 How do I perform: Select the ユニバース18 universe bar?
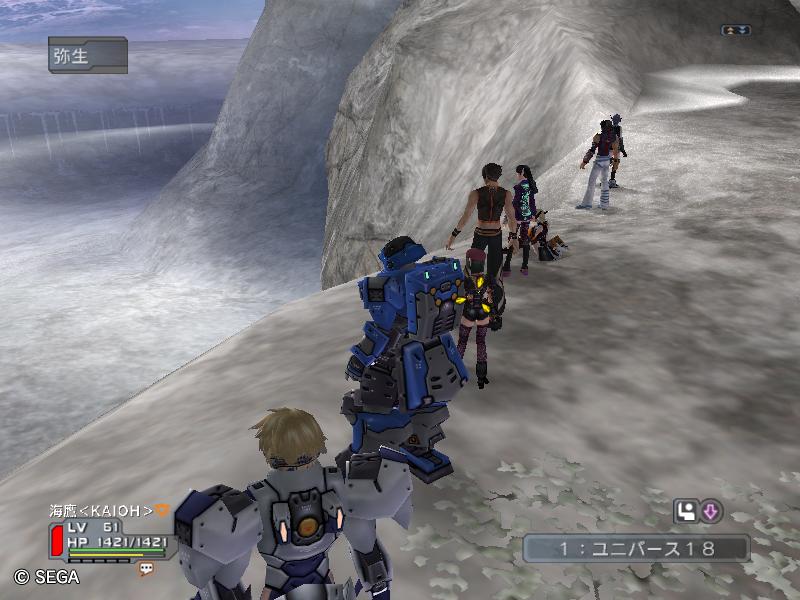pos(636,548)
